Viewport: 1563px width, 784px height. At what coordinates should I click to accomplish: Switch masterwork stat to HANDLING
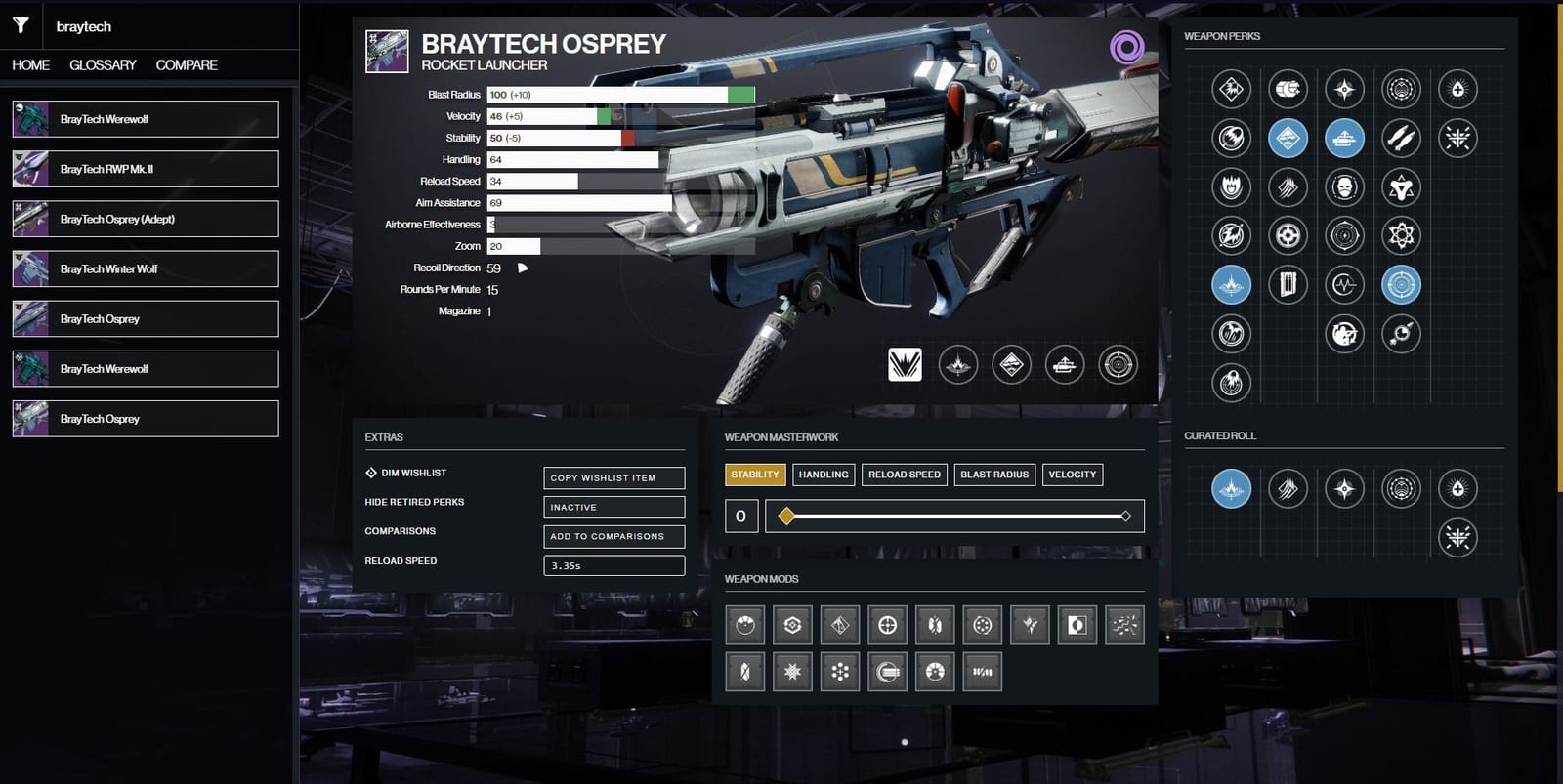click(824, 474)
